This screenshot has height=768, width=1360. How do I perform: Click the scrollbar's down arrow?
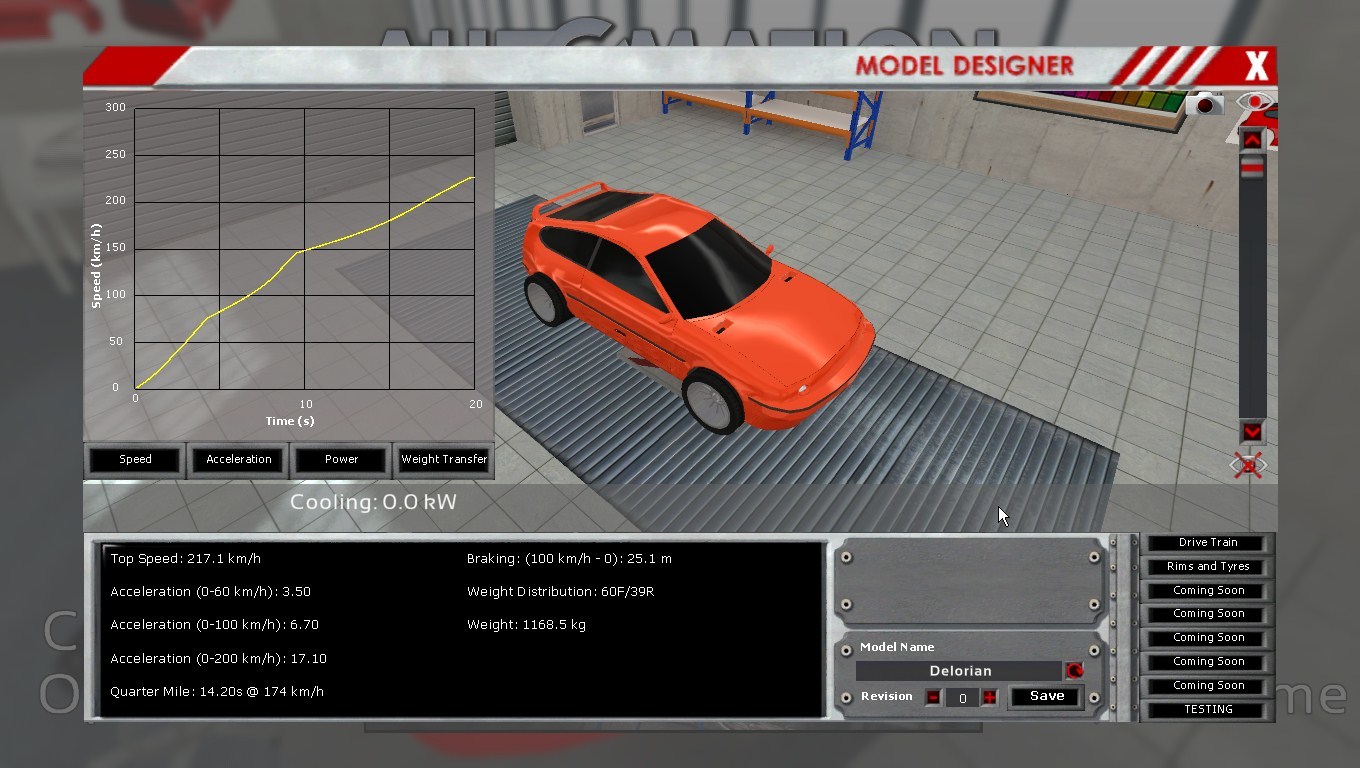[x=1252, y=432]
